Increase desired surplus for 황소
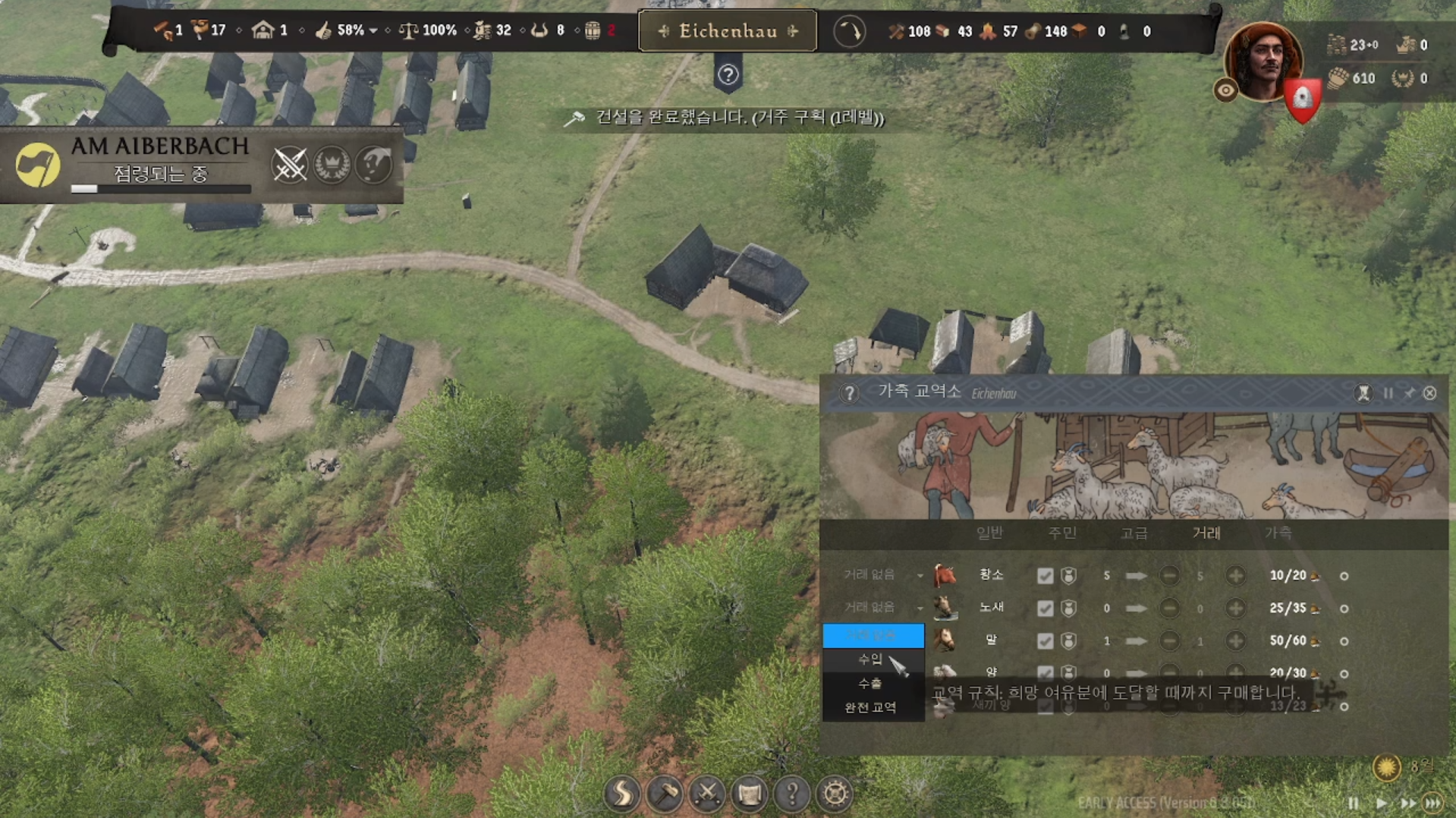The width and height of the screenshot is (1456, 818). point(1235,576)
